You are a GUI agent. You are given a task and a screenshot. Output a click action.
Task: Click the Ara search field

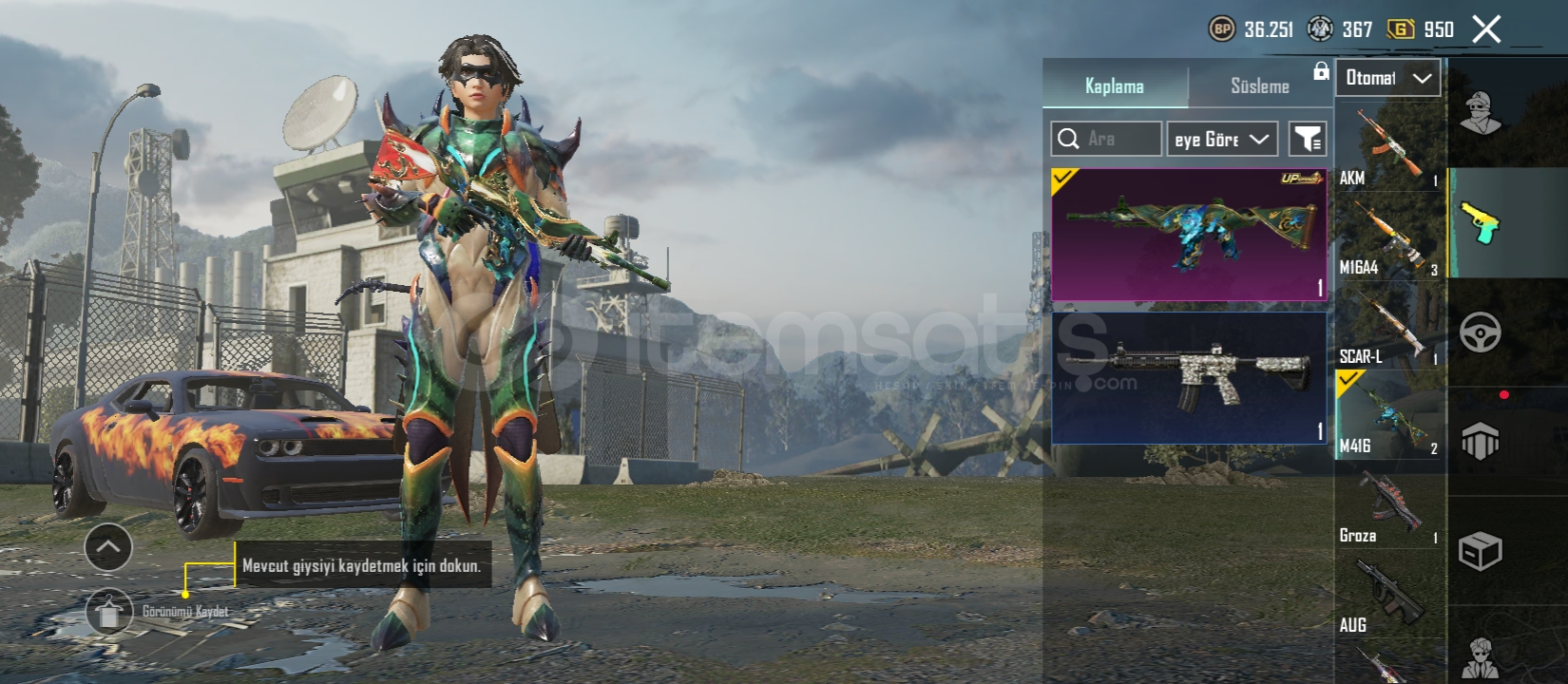1107,139
